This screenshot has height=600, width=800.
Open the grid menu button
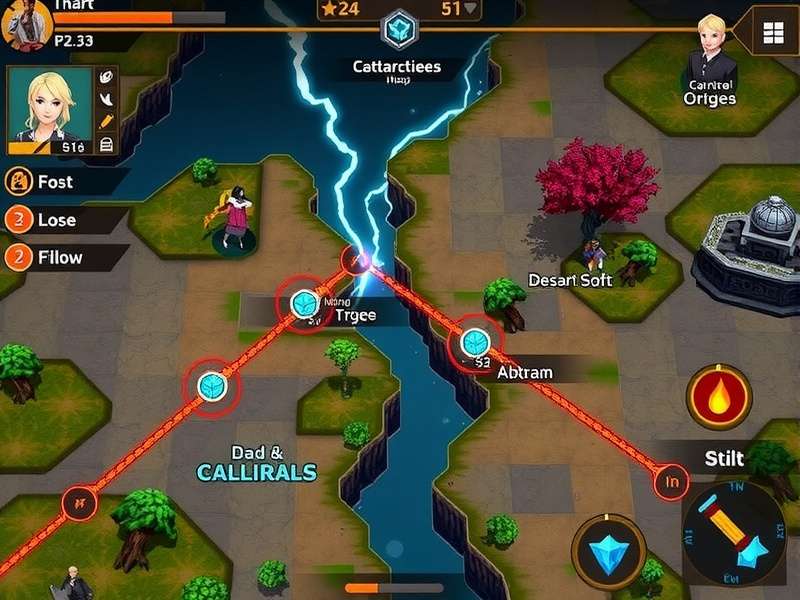click(772, 33)
